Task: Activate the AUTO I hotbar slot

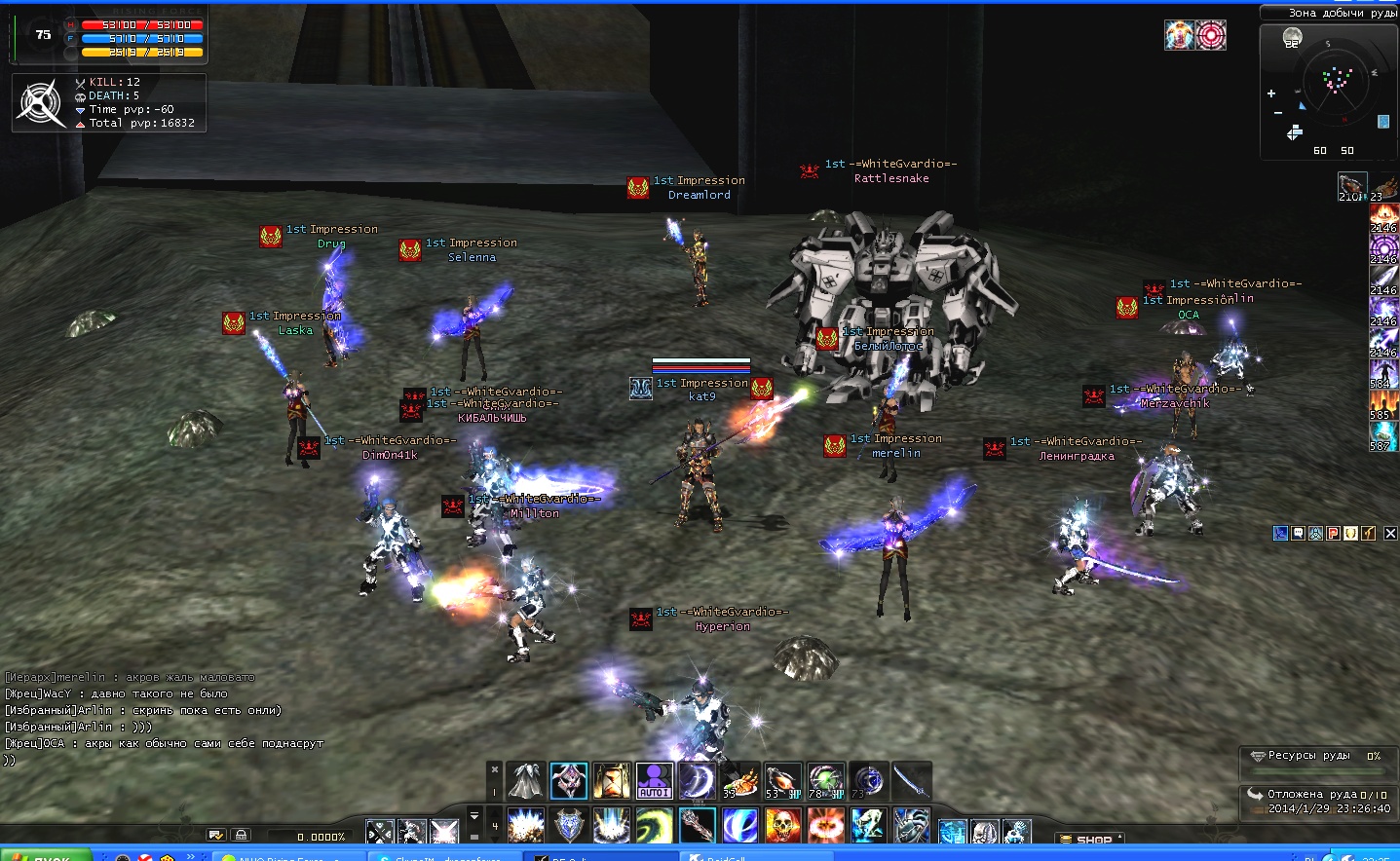Action: click(654, 781)
